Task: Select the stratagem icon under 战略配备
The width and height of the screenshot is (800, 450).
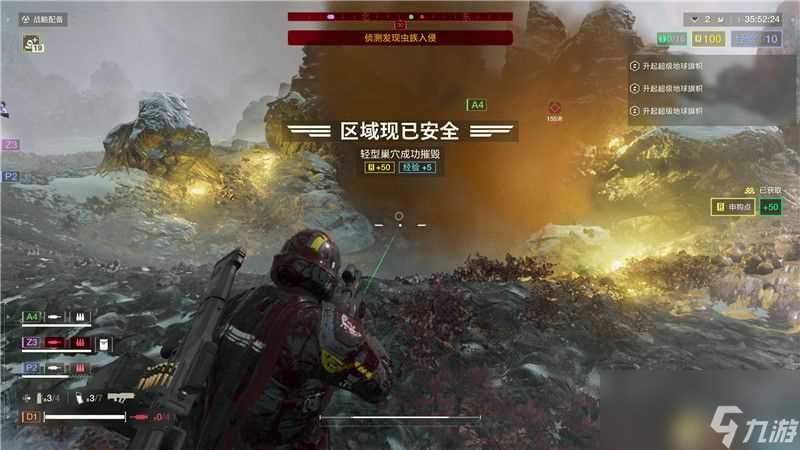Action: point(31,43)
